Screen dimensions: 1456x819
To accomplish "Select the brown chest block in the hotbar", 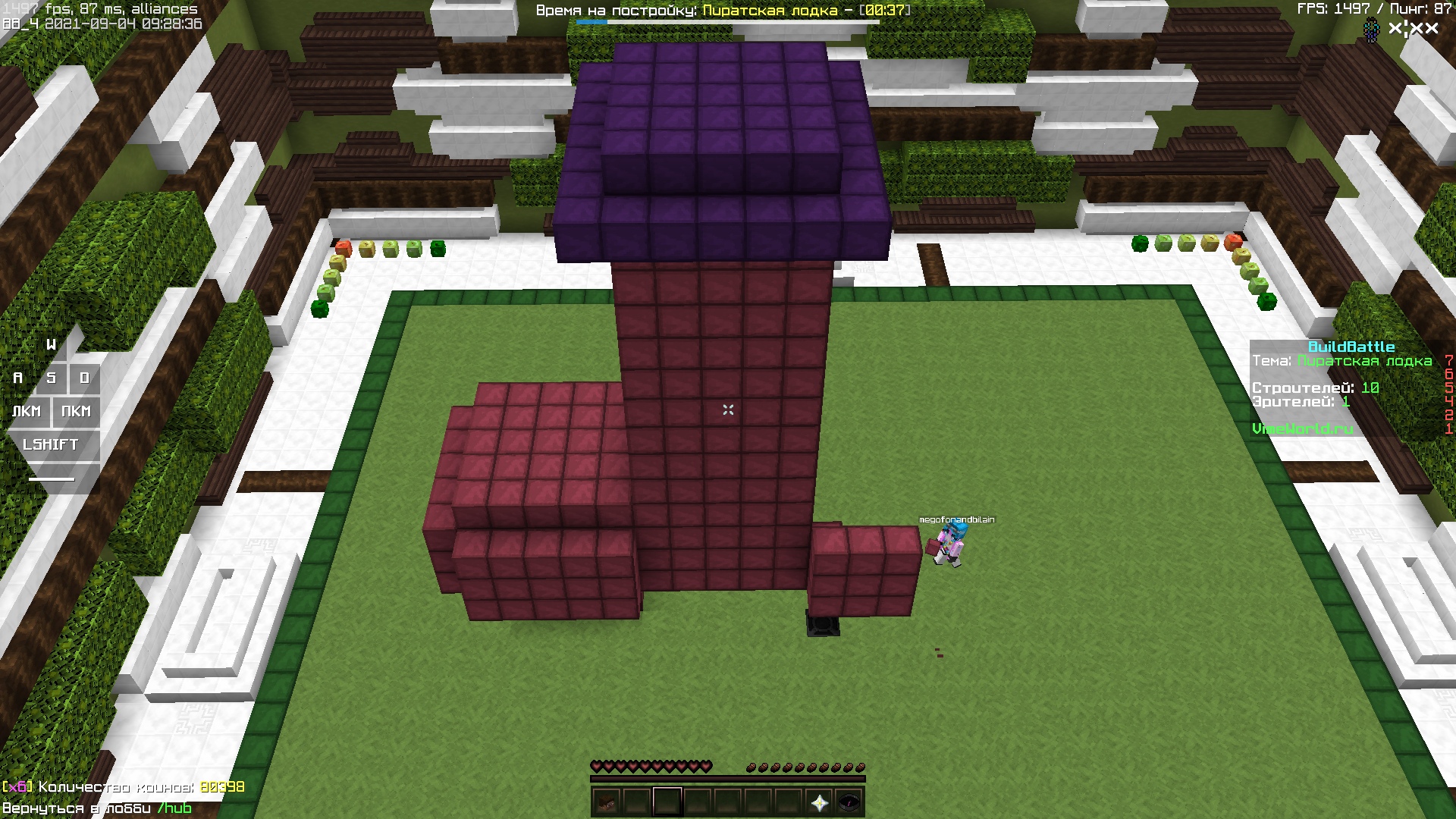I will point(607,802).
